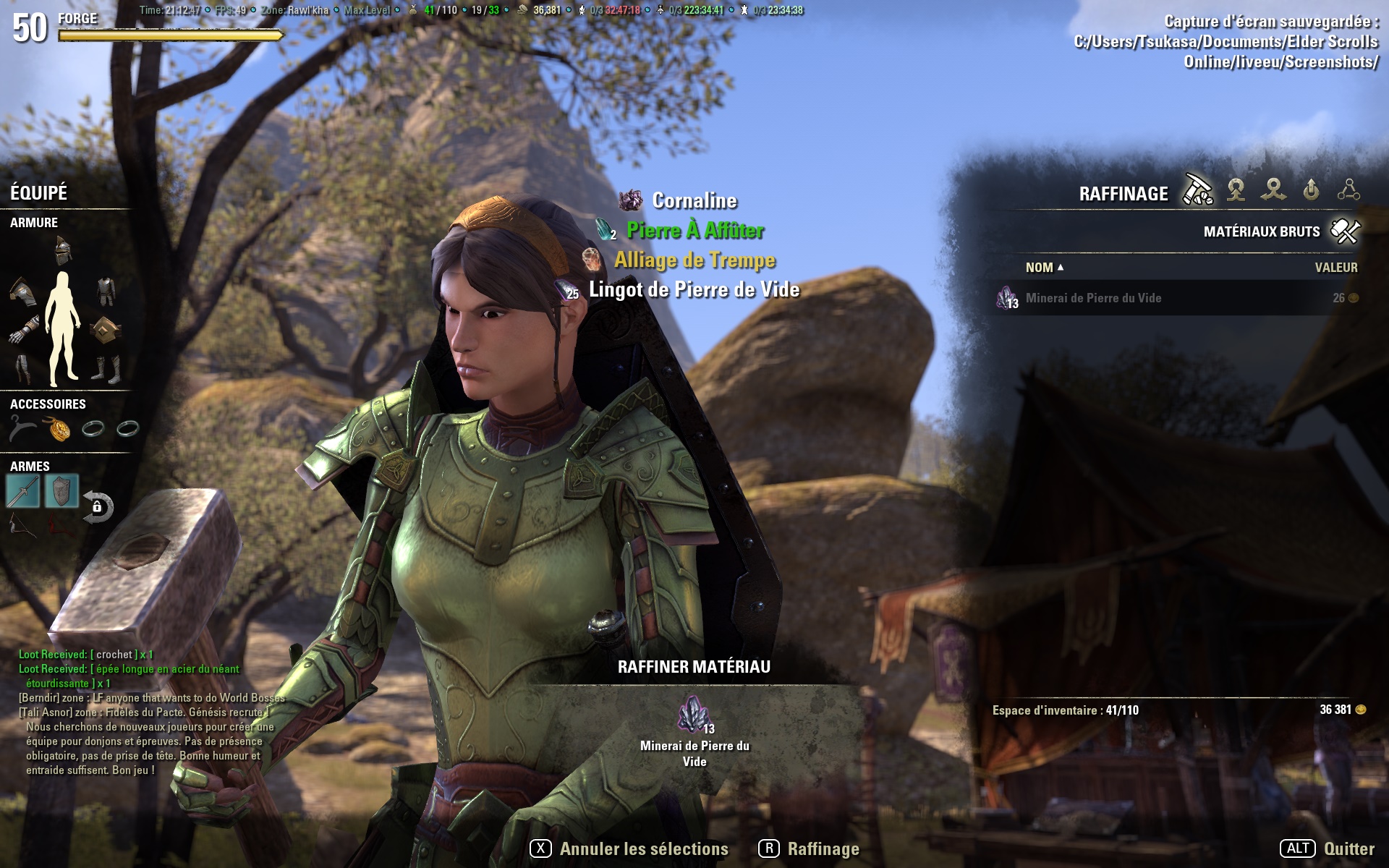Toggle the weapon swap lock icon
The image size is (1389, 868).
pyautogui.click(x=98, y=507)
